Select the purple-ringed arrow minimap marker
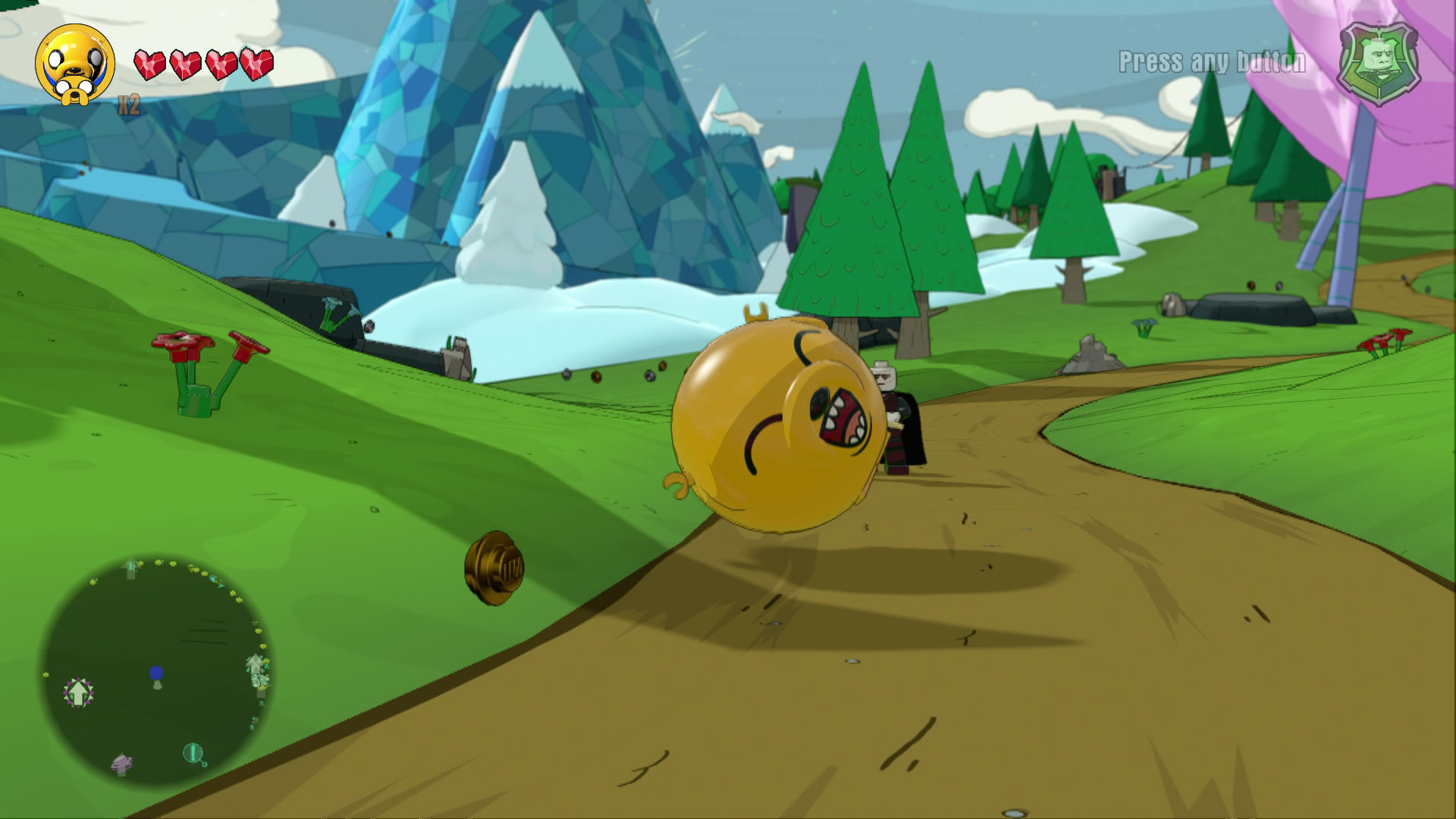Screen dimensions: 1456x819 point(77,692)
